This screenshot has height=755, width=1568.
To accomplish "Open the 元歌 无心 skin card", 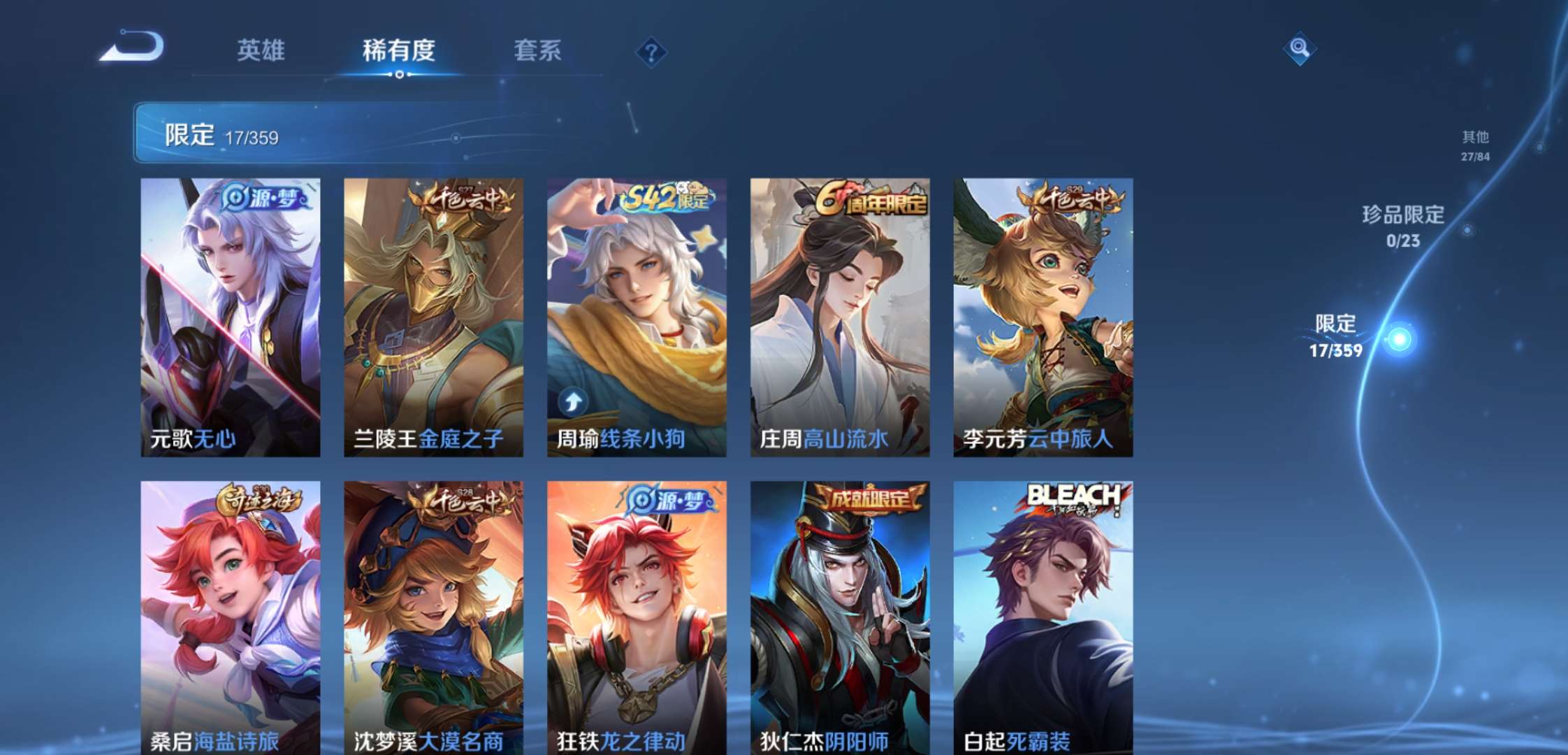I will coord(231,317).
